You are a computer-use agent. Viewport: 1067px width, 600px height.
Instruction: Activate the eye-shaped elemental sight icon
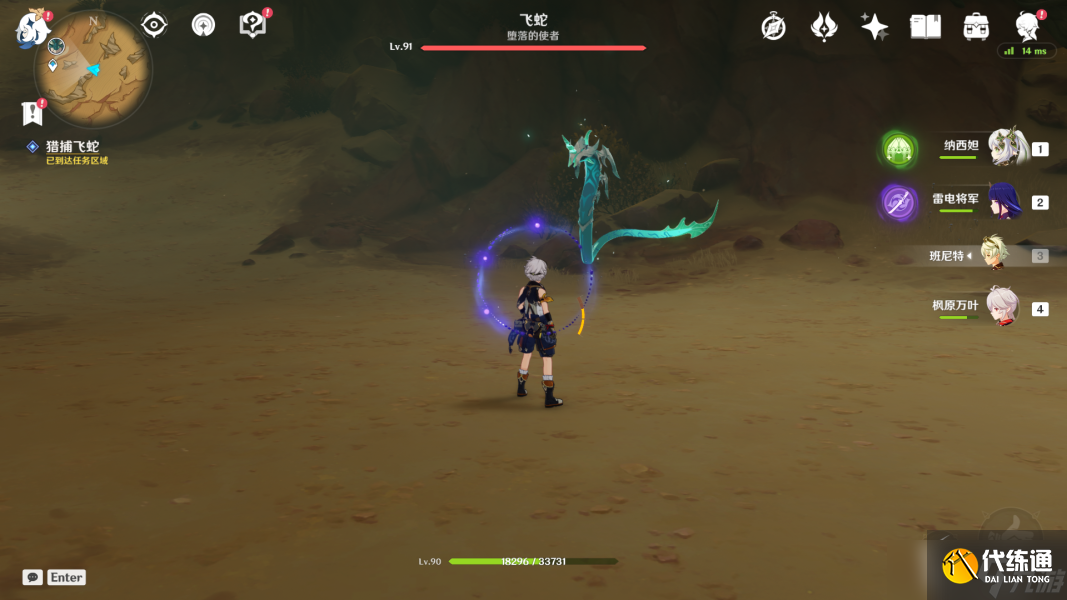[x=154, y=25]
